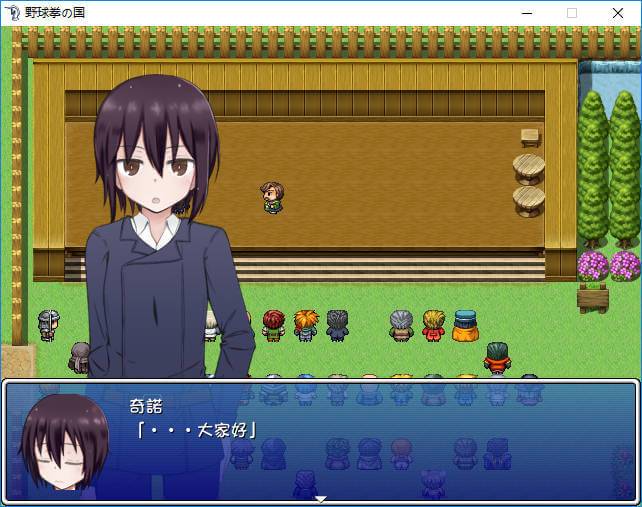Close the game window
This screenshot has width=642, height=507.
coord(618,13)
